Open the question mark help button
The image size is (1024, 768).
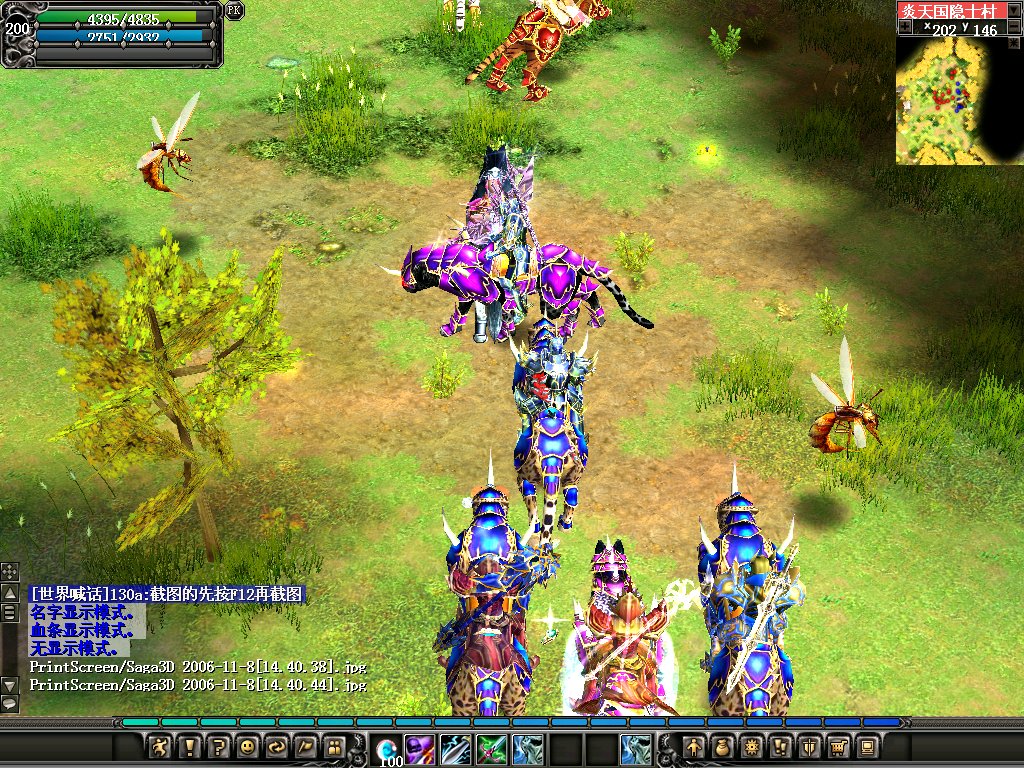[x=219, y=747]
